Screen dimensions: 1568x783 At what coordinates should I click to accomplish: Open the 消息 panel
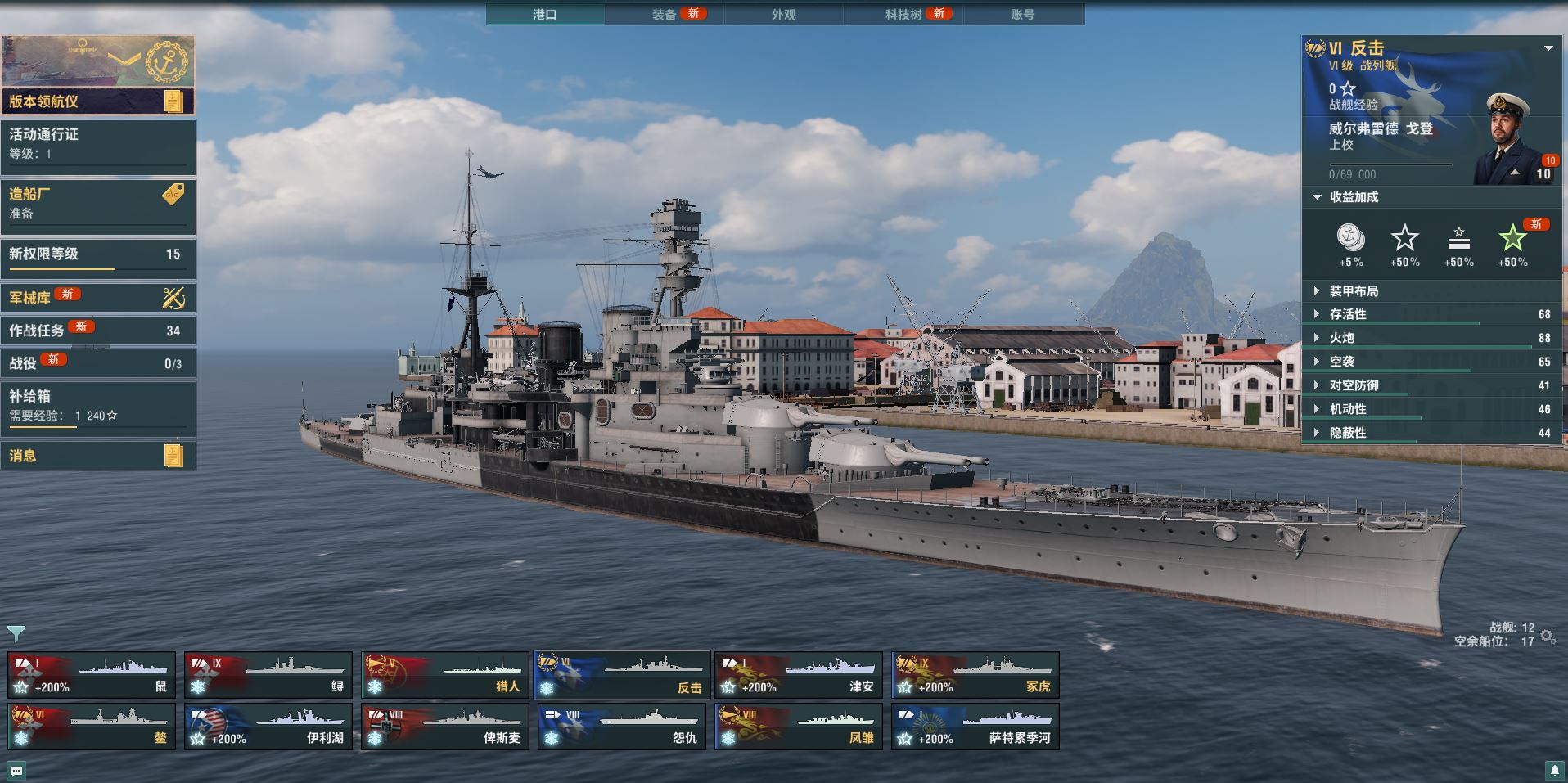pos(98,456)
